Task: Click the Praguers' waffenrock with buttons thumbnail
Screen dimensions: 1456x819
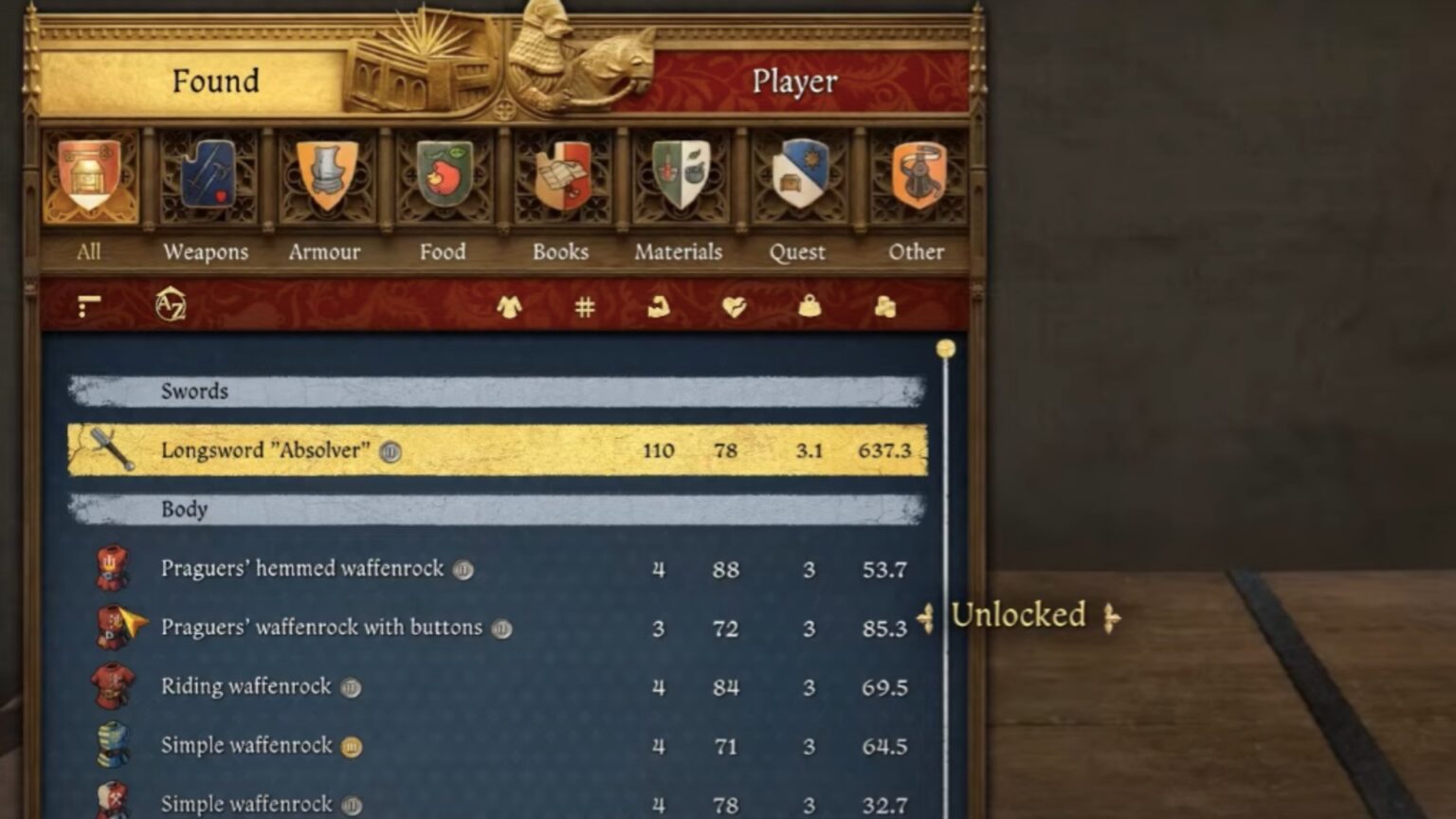Action: click(x=111, y=628)
